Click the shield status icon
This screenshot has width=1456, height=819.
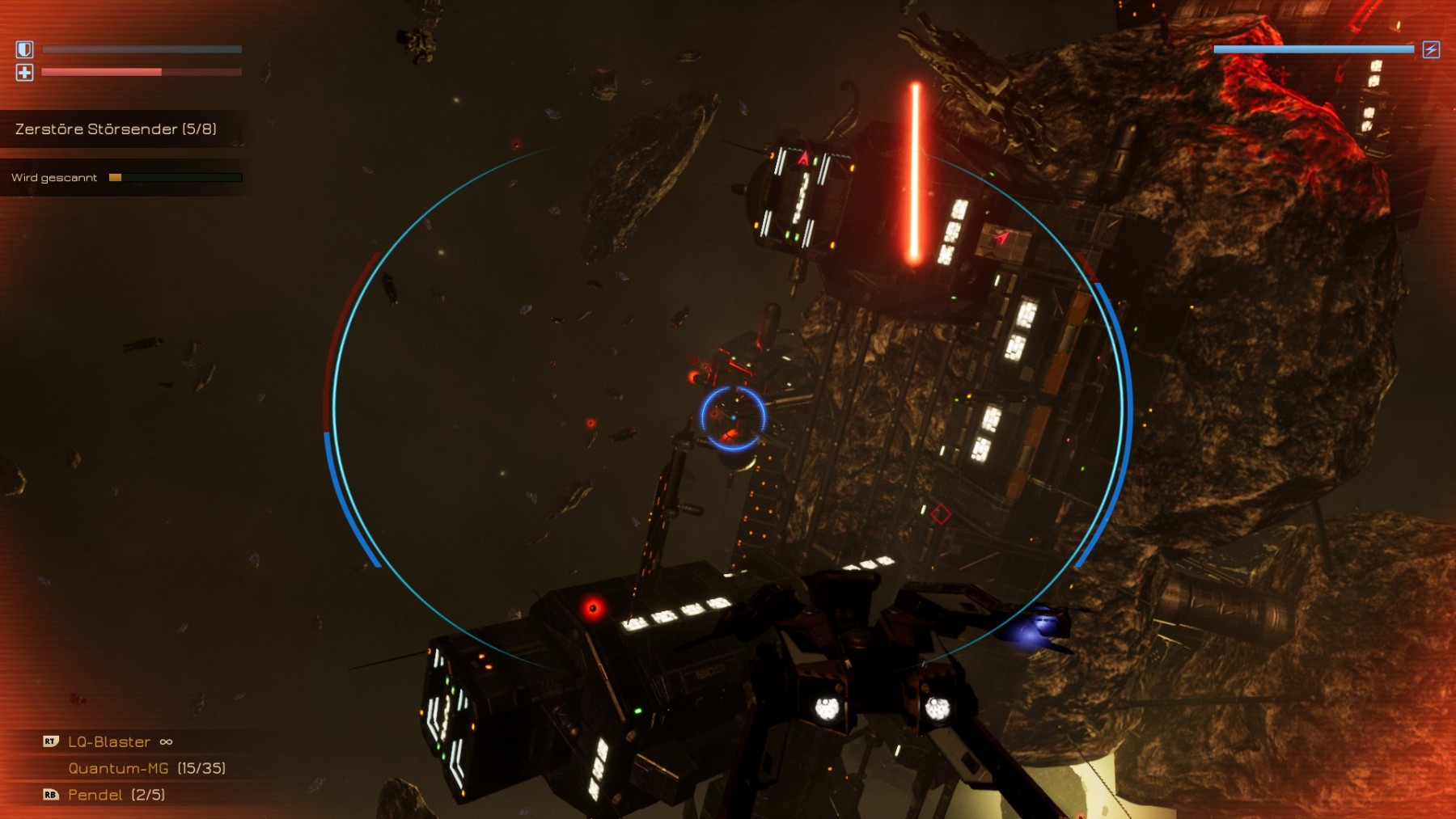(24, 49)
